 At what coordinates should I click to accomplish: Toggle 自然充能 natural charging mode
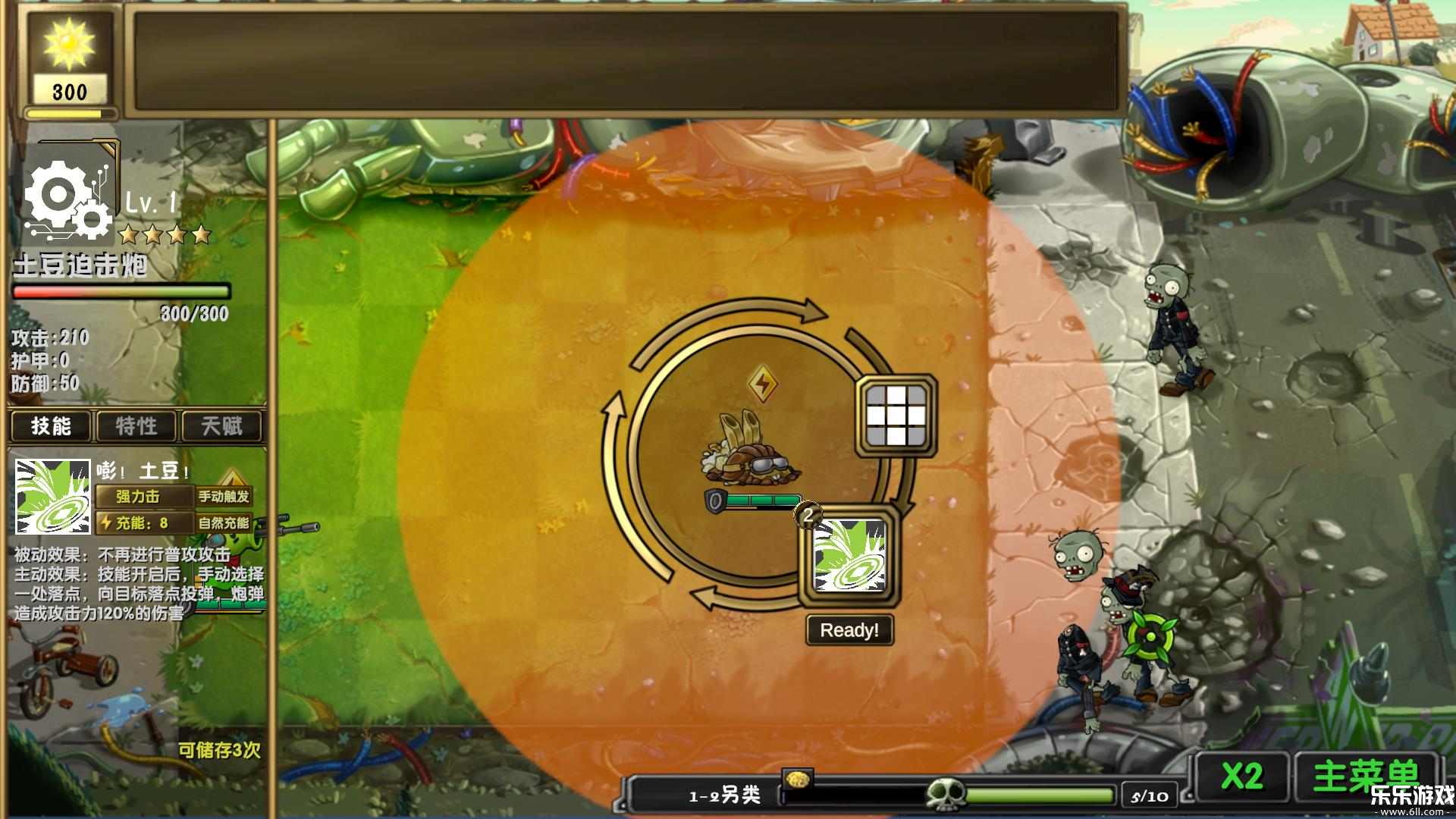225,522
